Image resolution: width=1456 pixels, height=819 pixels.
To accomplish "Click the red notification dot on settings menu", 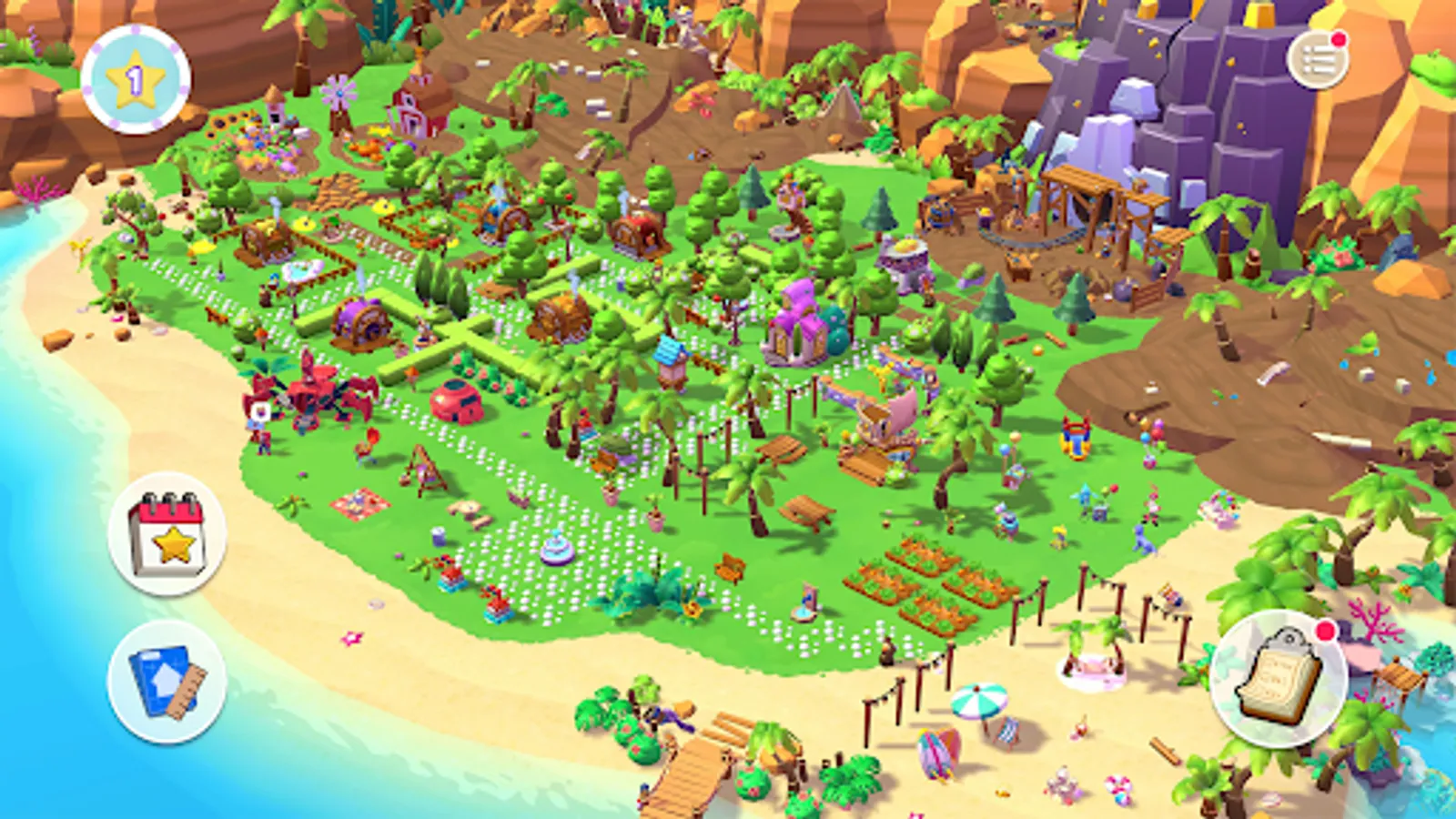I will tap(1338, 38).
